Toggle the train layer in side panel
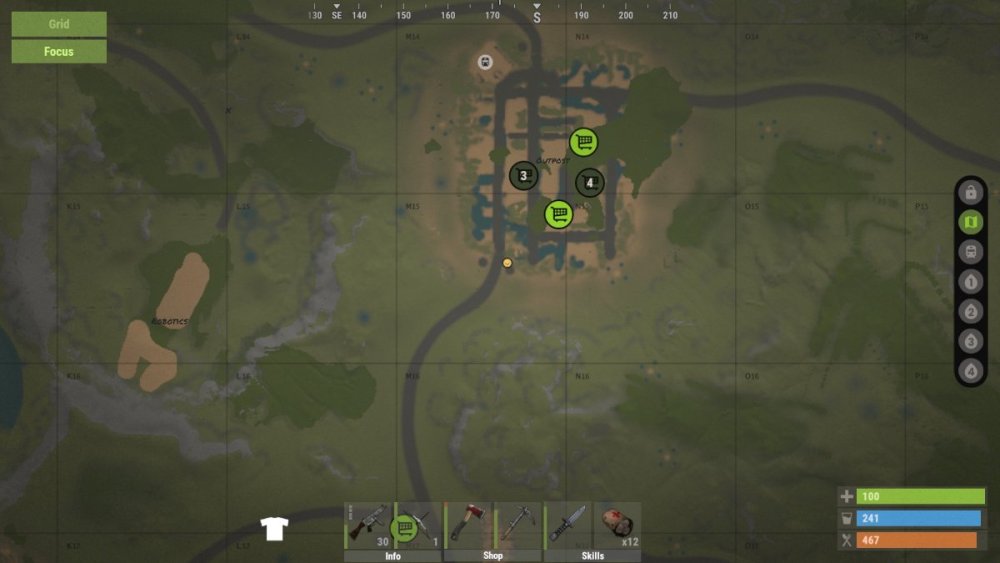The height and width of the screenshot is (563, 1000). [970, 252]
